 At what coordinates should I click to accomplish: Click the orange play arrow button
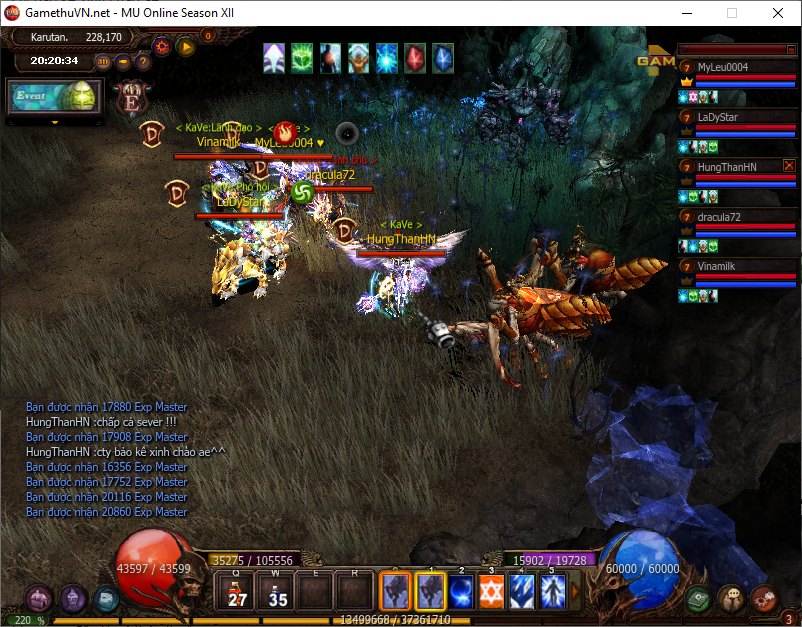186,46
